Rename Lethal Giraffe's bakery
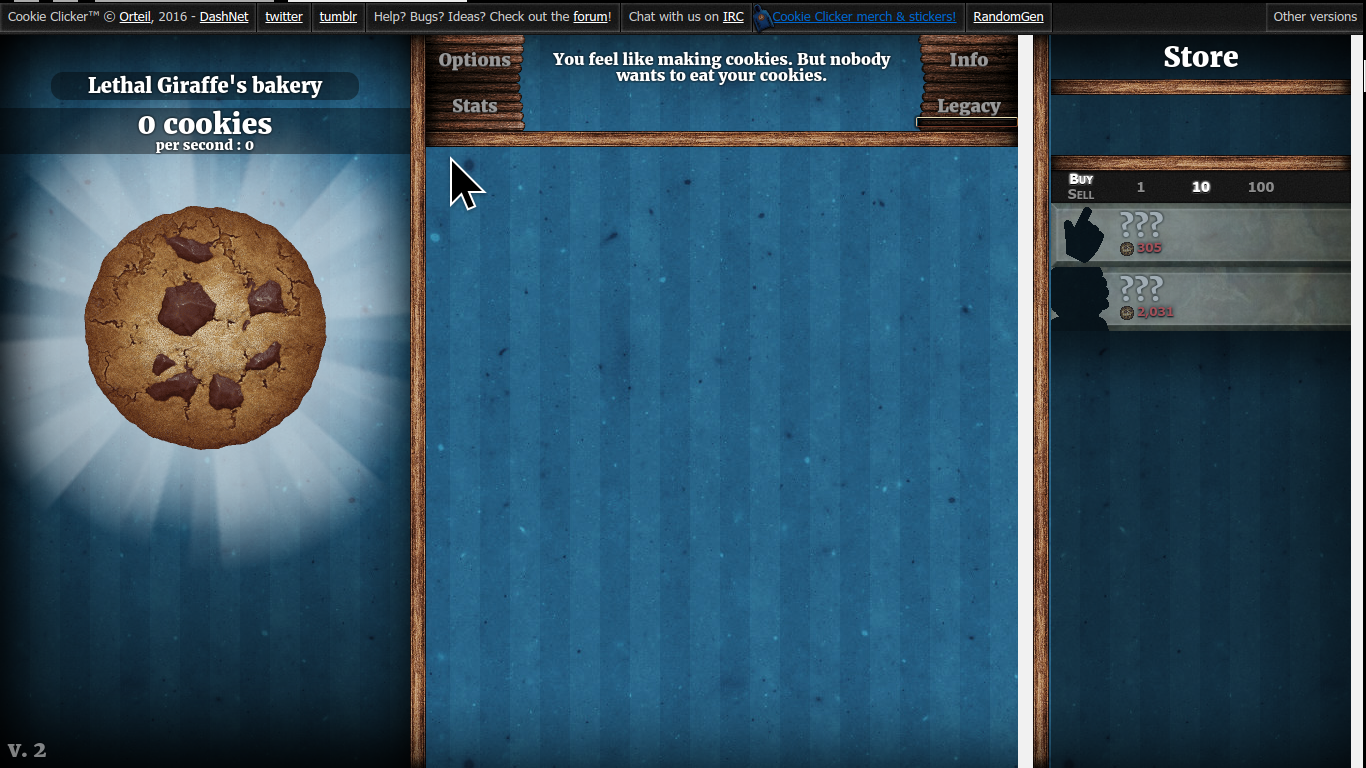 coord(206,85)
